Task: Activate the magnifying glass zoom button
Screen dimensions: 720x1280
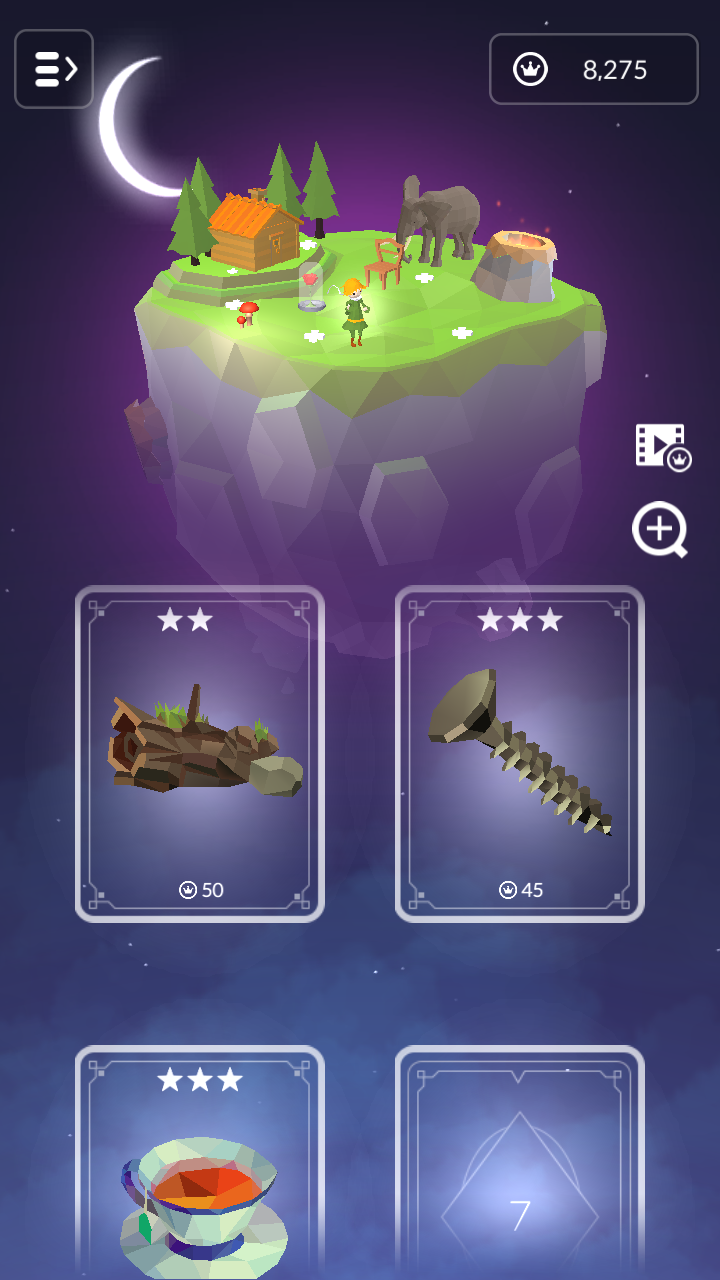Action: tap(660, 529)
